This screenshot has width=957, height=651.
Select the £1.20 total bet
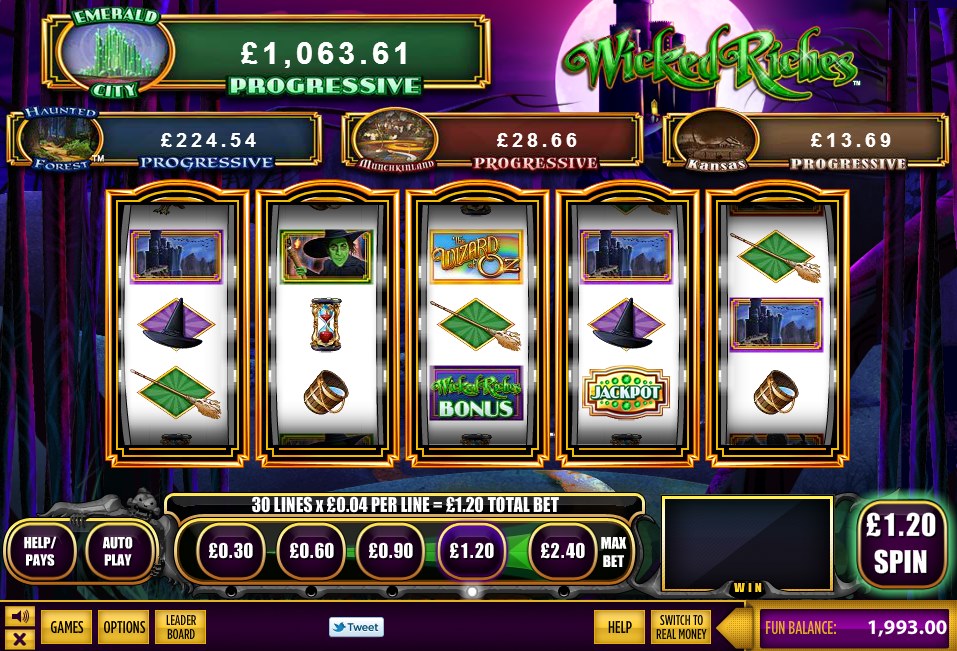[473, 550]
